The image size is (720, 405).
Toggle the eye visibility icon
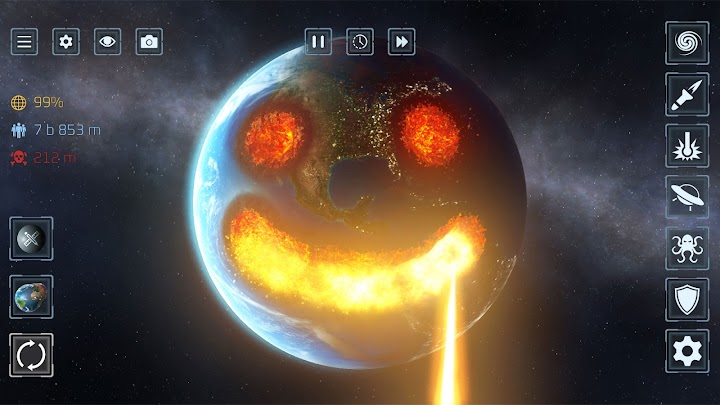(x=107, y=42)
